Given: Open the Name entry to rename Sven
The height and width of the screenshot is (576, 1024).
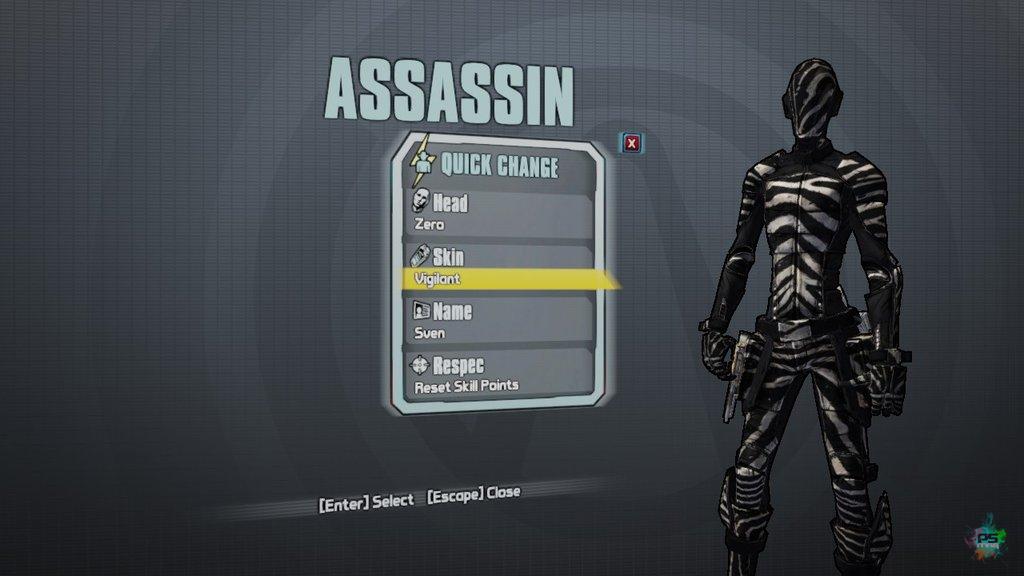Looking at the screenshot, I should tap(500, 321).
